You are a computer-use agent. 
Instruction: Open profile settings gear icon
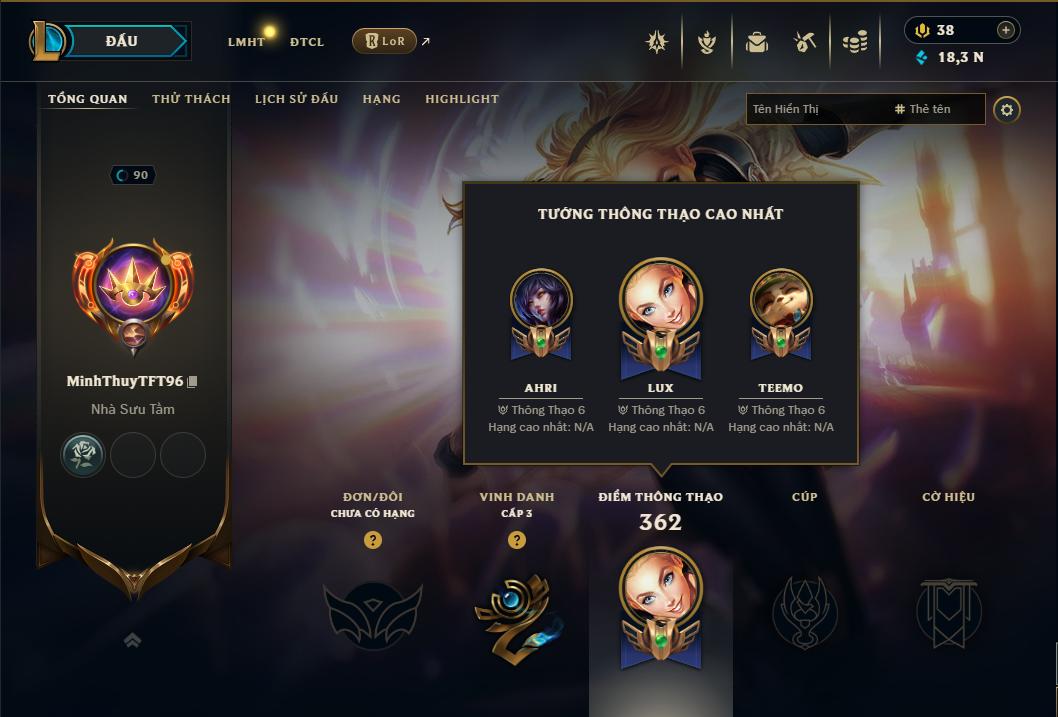click(1007, 110)
